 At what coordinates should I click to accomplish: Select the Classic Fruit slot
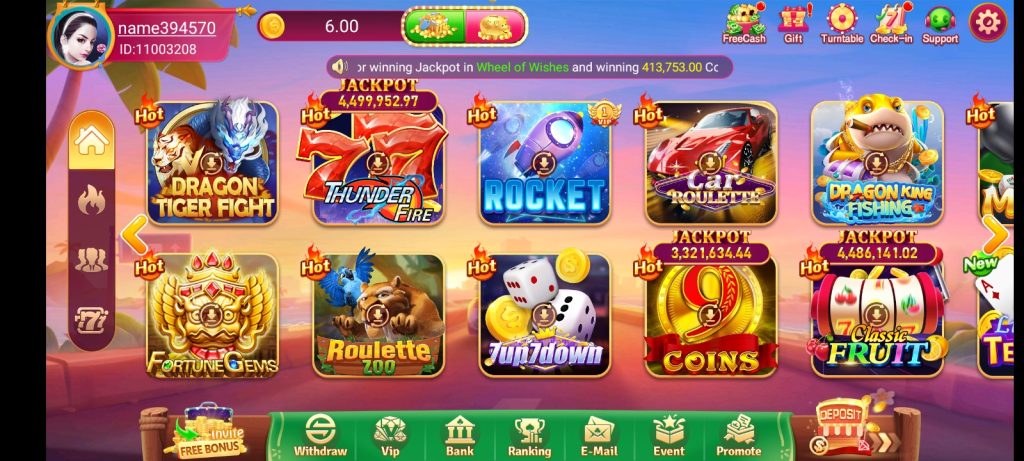pos(876,315)
